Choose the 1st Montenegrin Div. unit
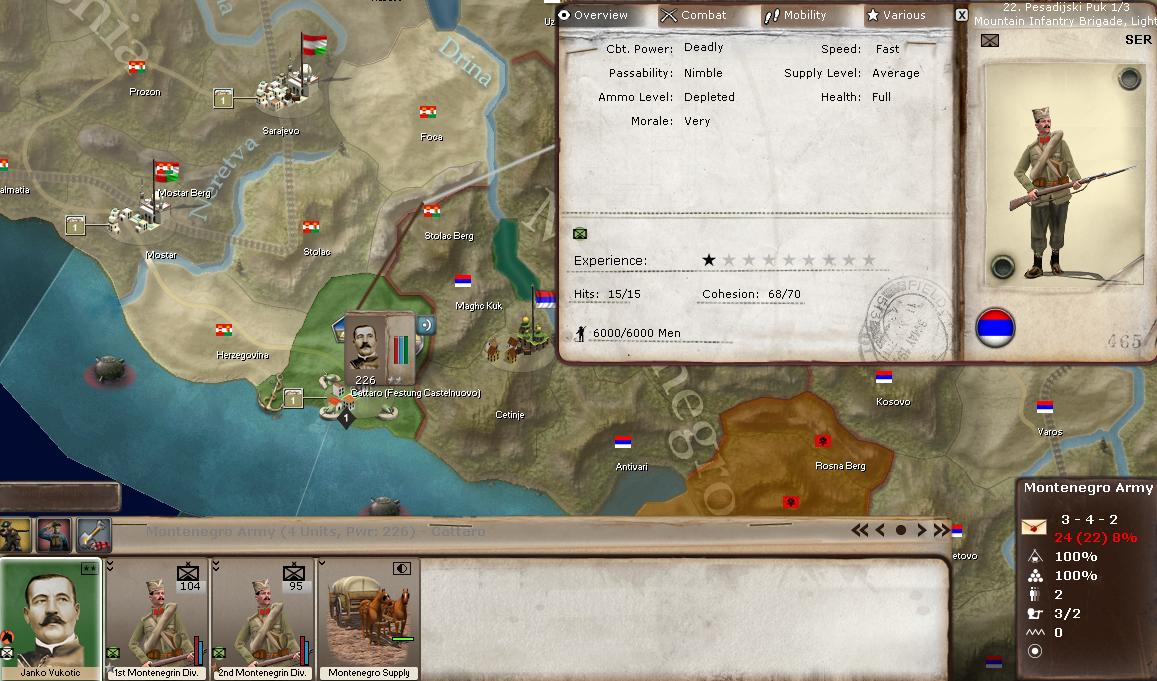This screenshot has width=1157, height=681. click(157, 619)
